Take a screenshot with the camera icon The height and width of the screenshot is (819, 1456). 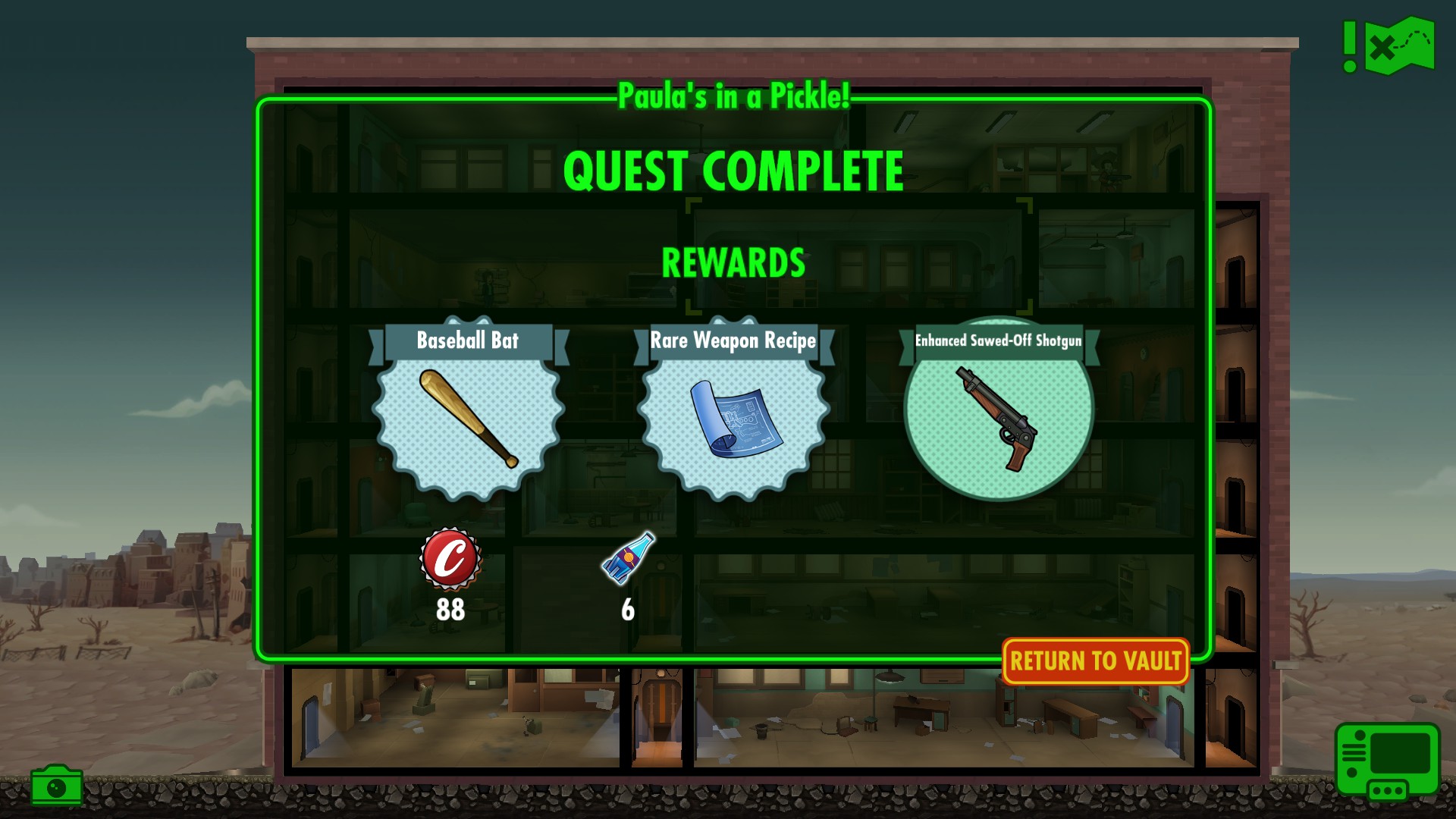tap(56, 786)
